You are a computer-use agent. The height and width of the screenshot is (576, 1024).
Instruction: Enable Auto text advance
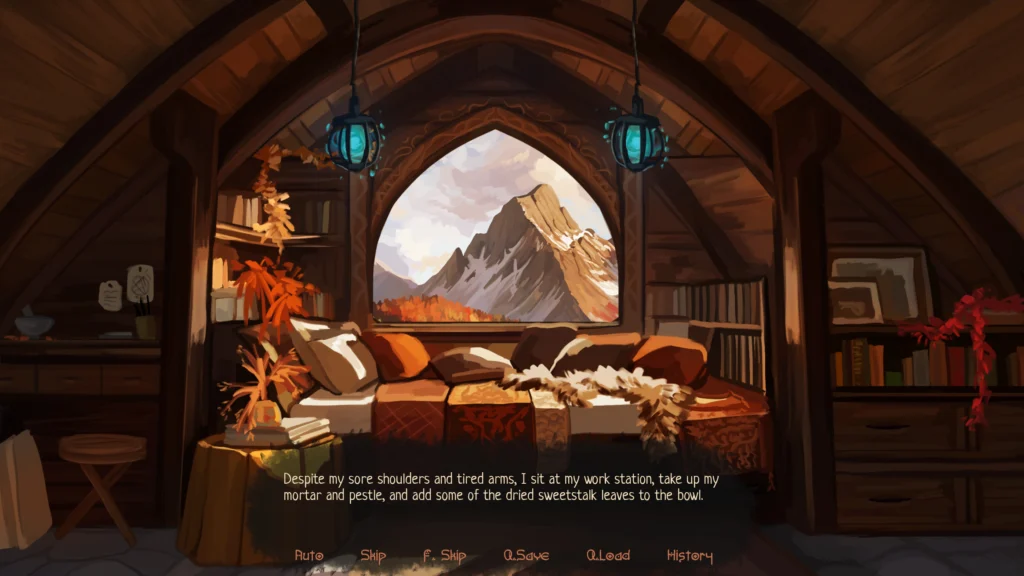pyautogui.click(x=310, y=556)
